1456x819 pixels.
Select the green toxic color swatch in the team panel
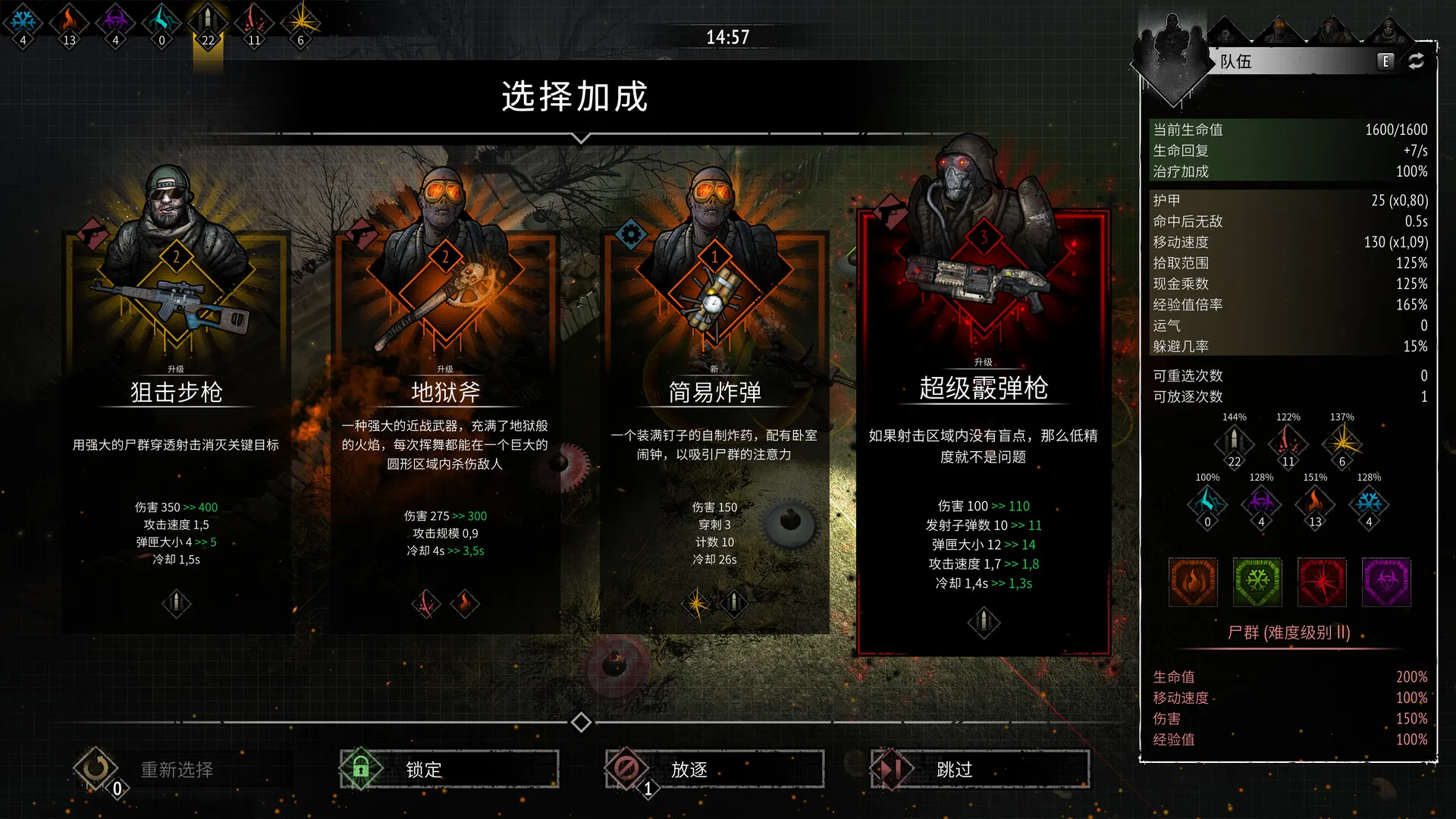click(x=1257, y=582)
